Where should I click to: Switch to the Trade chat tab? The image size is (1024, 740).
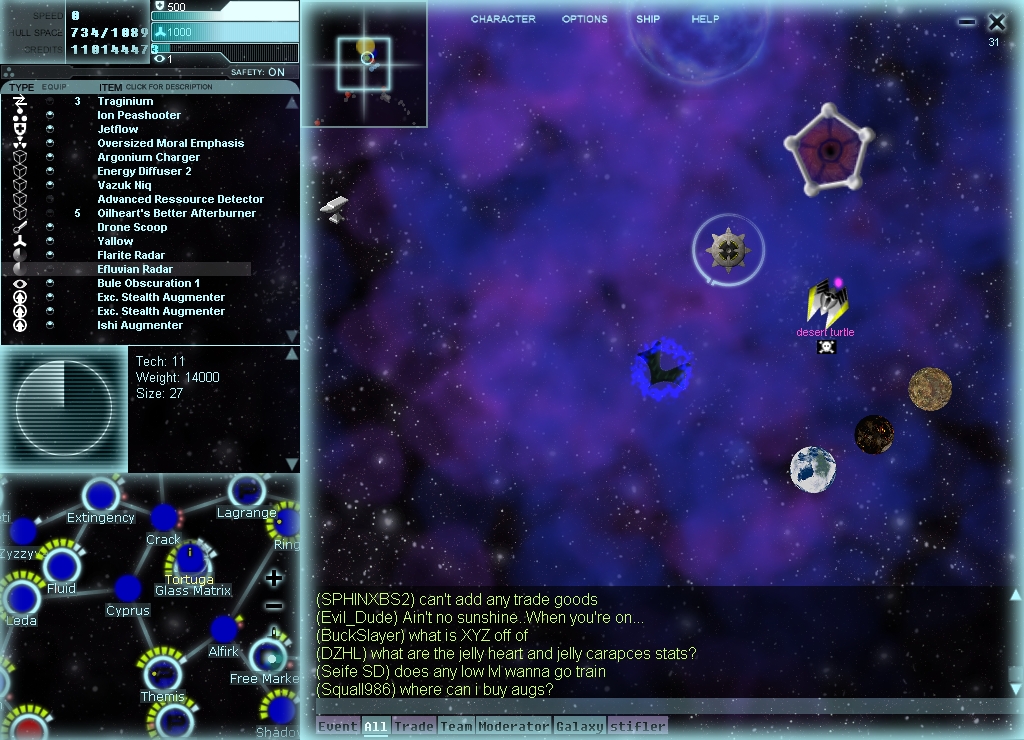[413, 727]
